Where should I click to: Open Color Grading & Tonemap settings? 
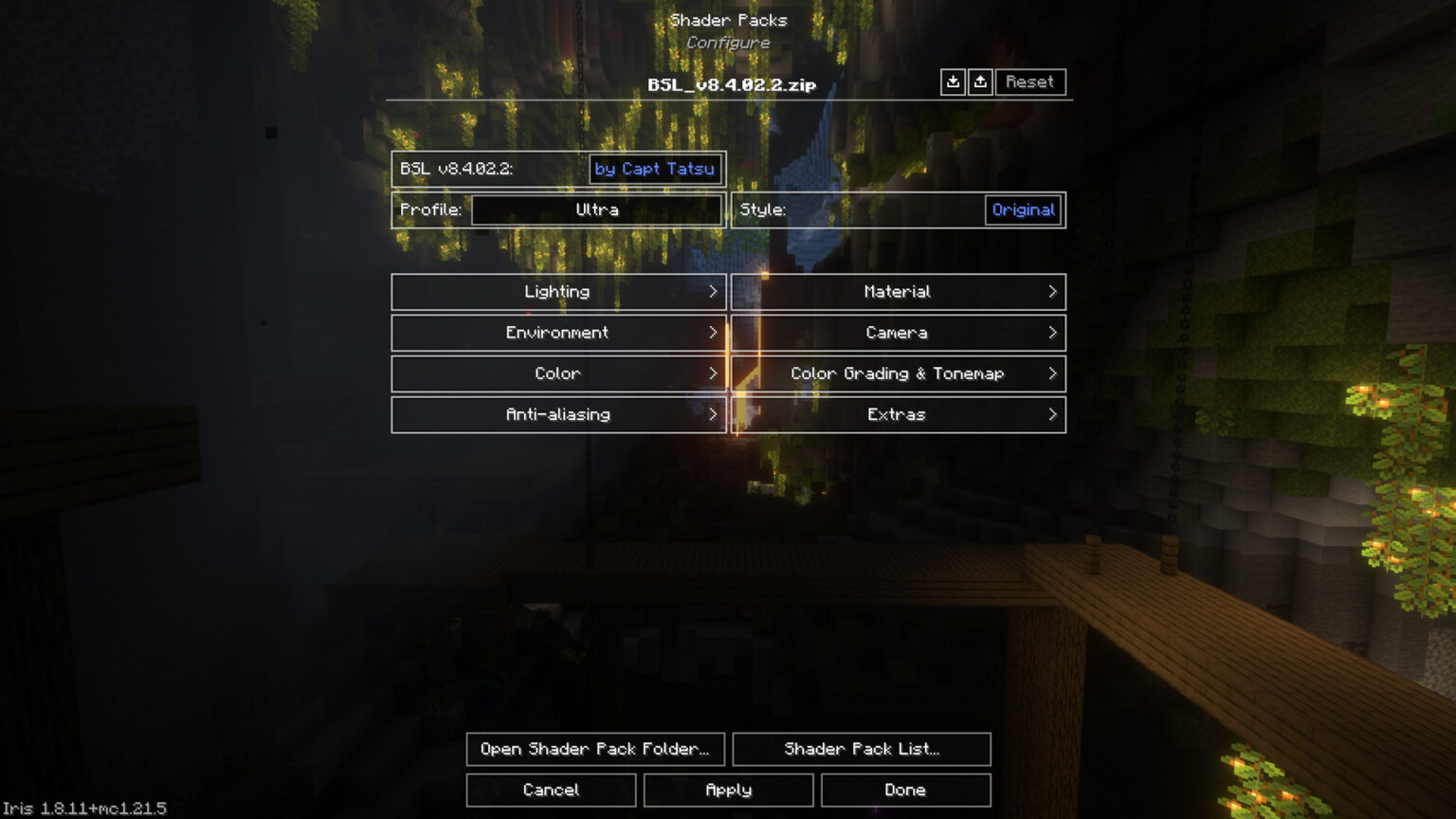pos(897,373)
